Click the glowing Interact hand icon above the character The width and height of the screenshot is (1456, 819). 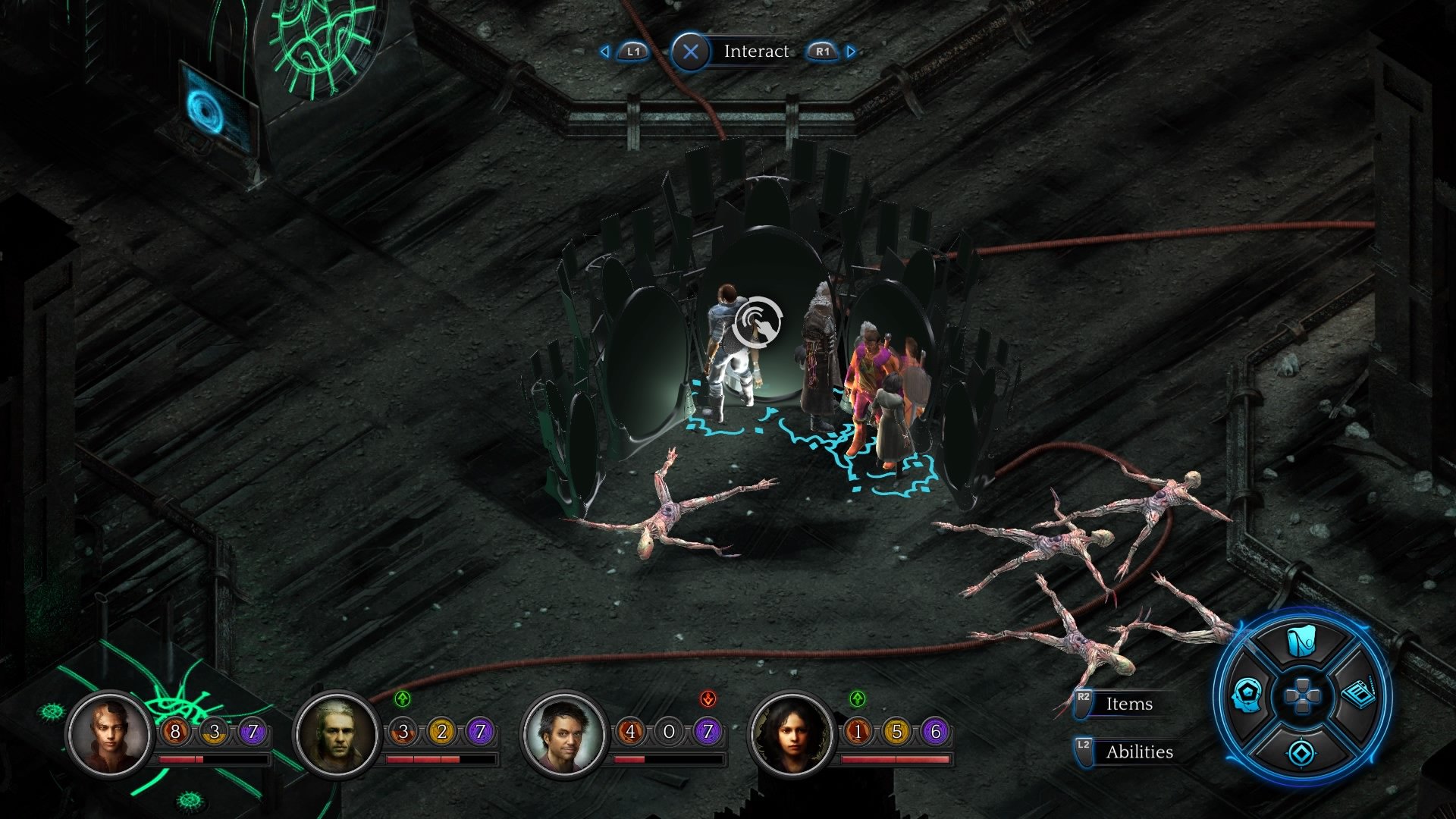pos(758,323)
